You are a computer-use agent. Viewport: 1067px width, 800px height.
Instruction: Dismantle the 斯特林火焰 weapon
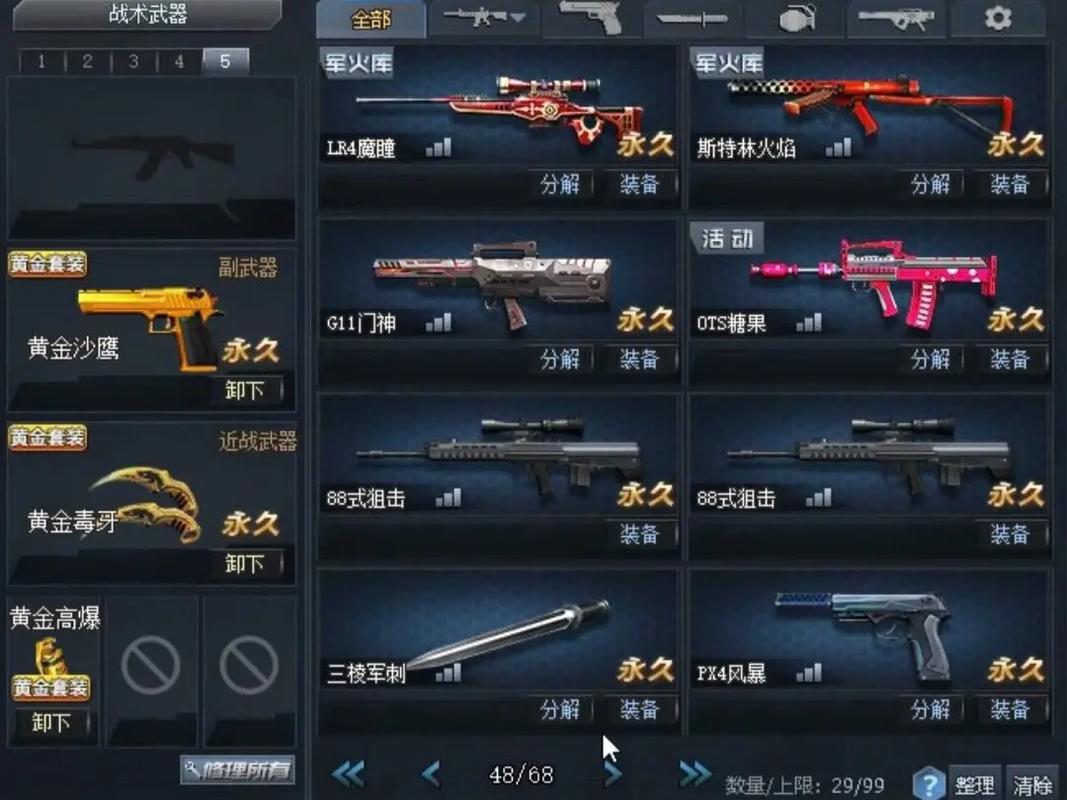click(930, 184)
